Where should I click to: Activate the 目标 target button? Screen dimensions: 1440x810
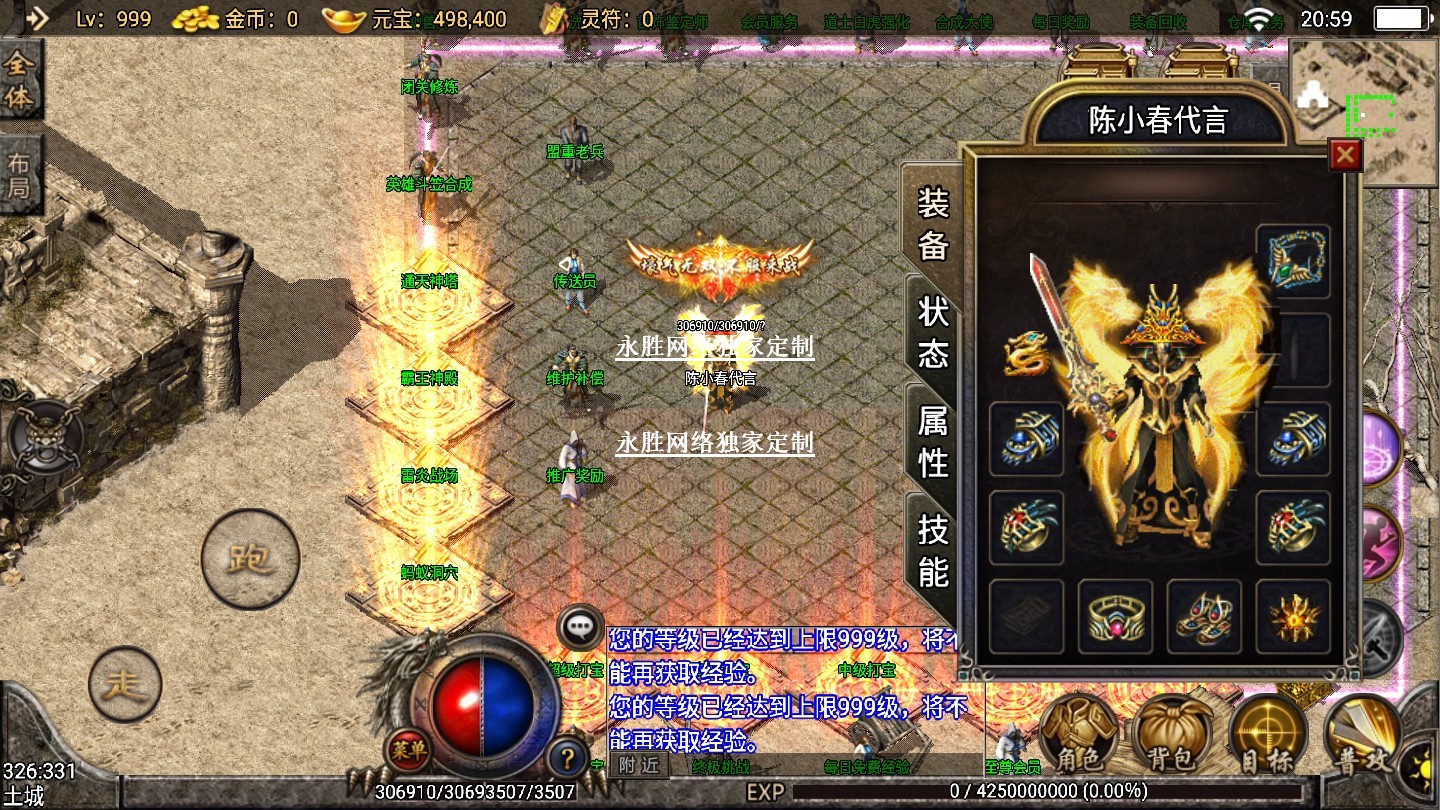pyautogui.click(x=1267, y=735)
